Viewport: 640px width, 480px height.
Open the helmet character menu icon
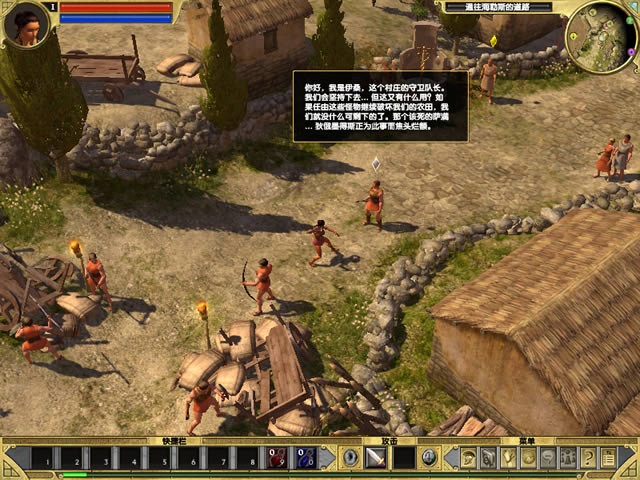point(467,458)
